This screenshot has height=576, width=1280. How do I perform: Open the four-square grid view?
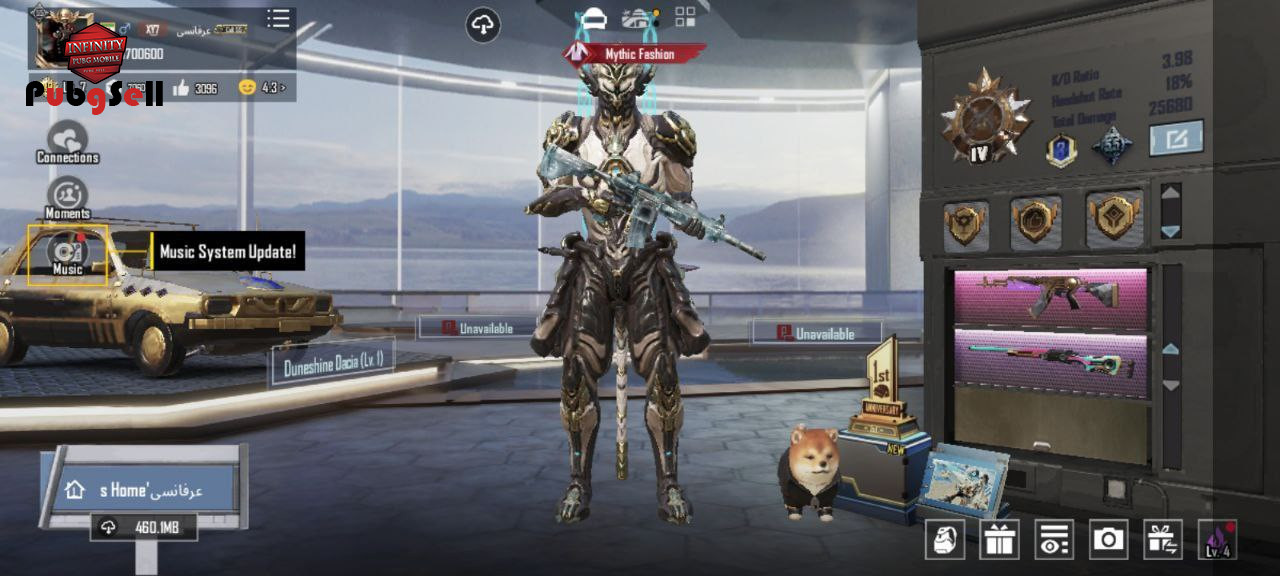(x=685, y=17)
